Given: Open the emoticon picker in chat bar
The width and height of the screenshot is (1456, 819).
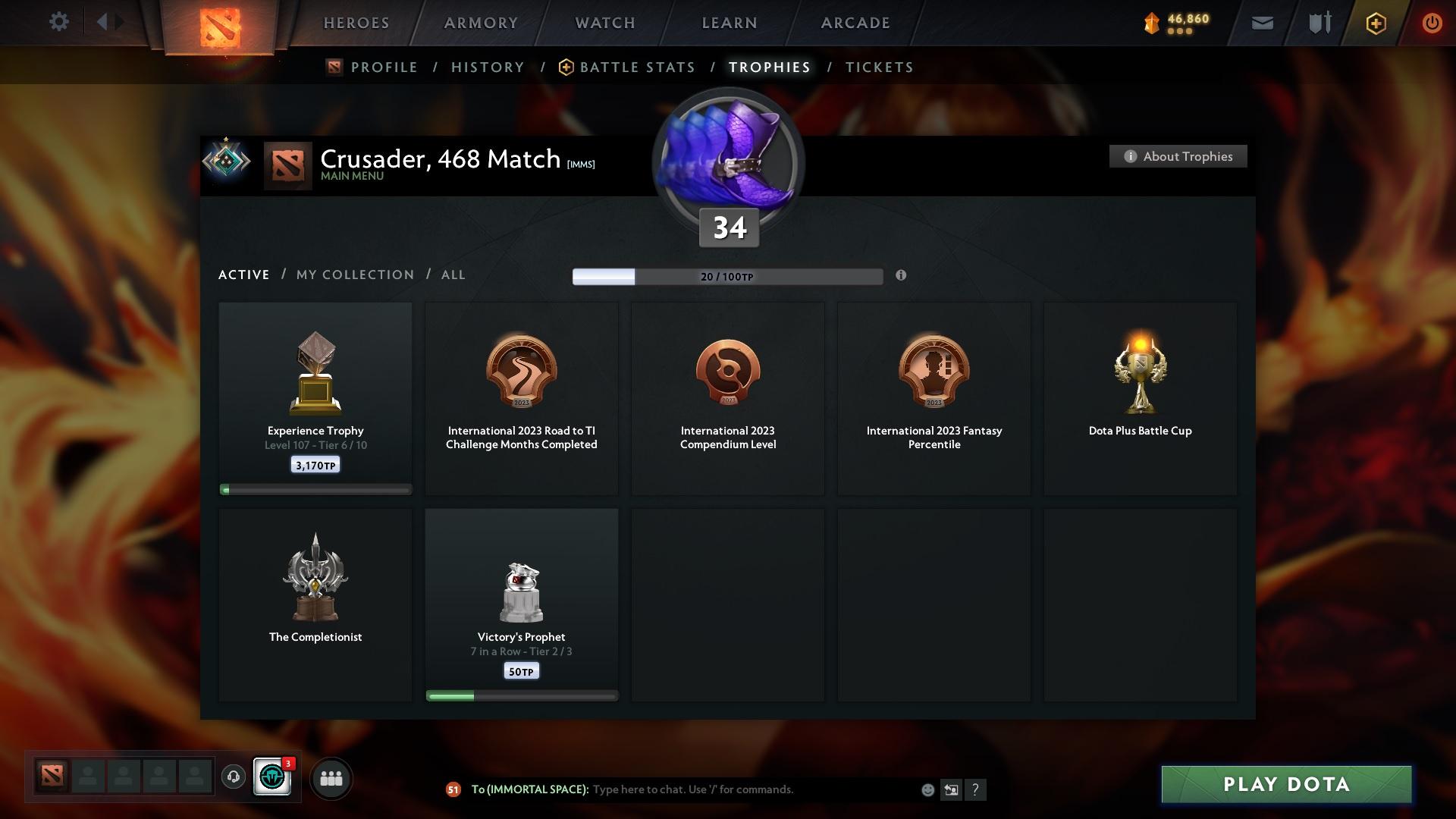Looking at the screenshot, I should pos(927,789).
